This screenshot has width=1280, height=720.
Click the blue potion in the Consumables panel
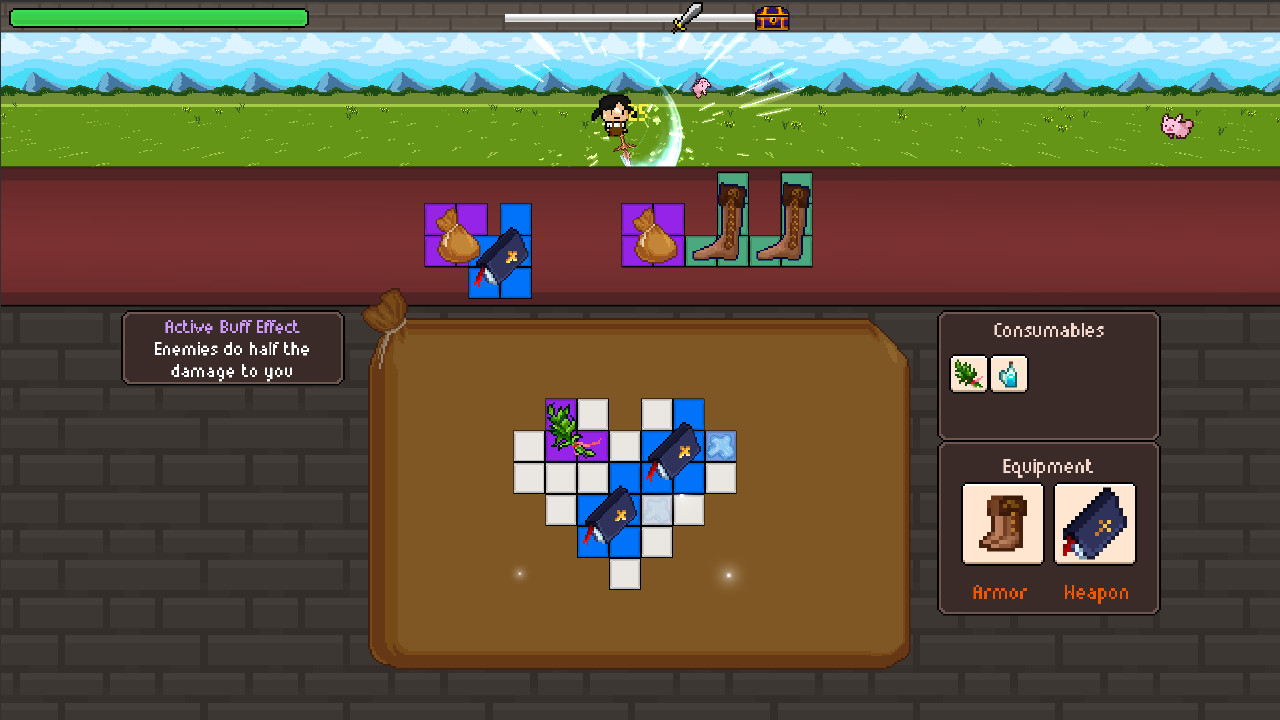[1009, 373]
